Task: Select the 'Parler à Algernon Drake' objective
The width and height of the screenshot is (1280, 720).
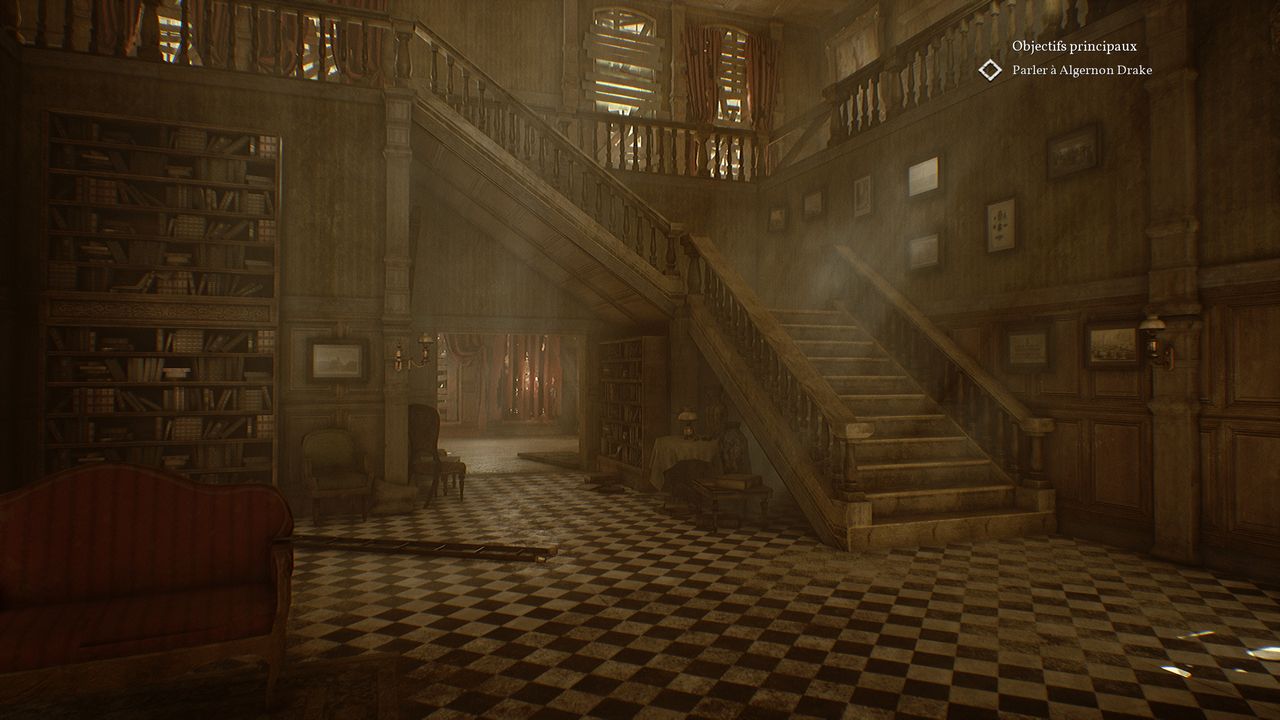Action: pyautogui.click(x=1082, y=70)
